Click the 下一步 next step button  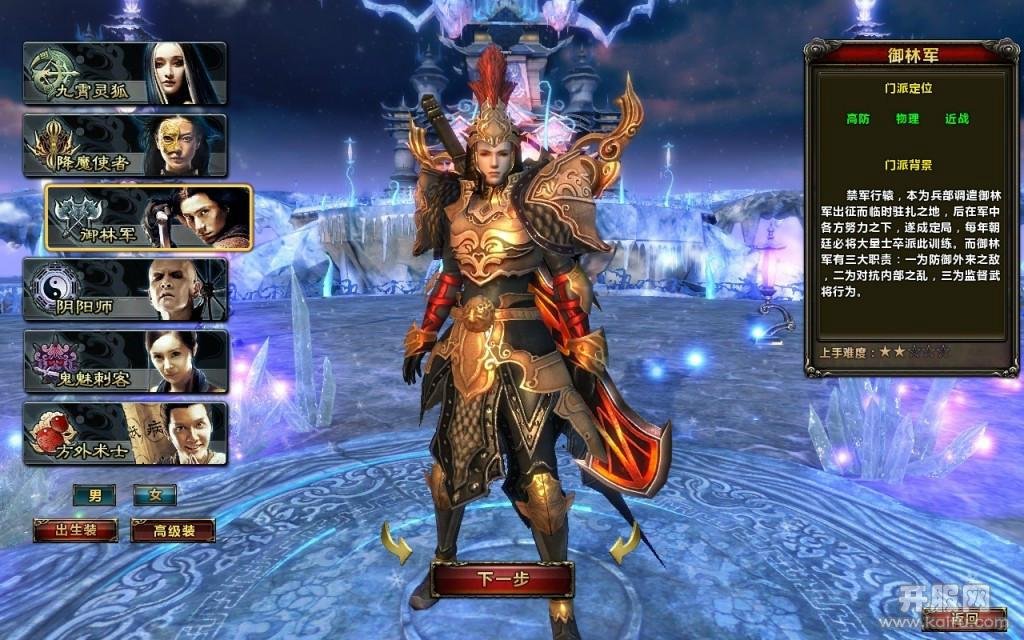tap(502, 579)
